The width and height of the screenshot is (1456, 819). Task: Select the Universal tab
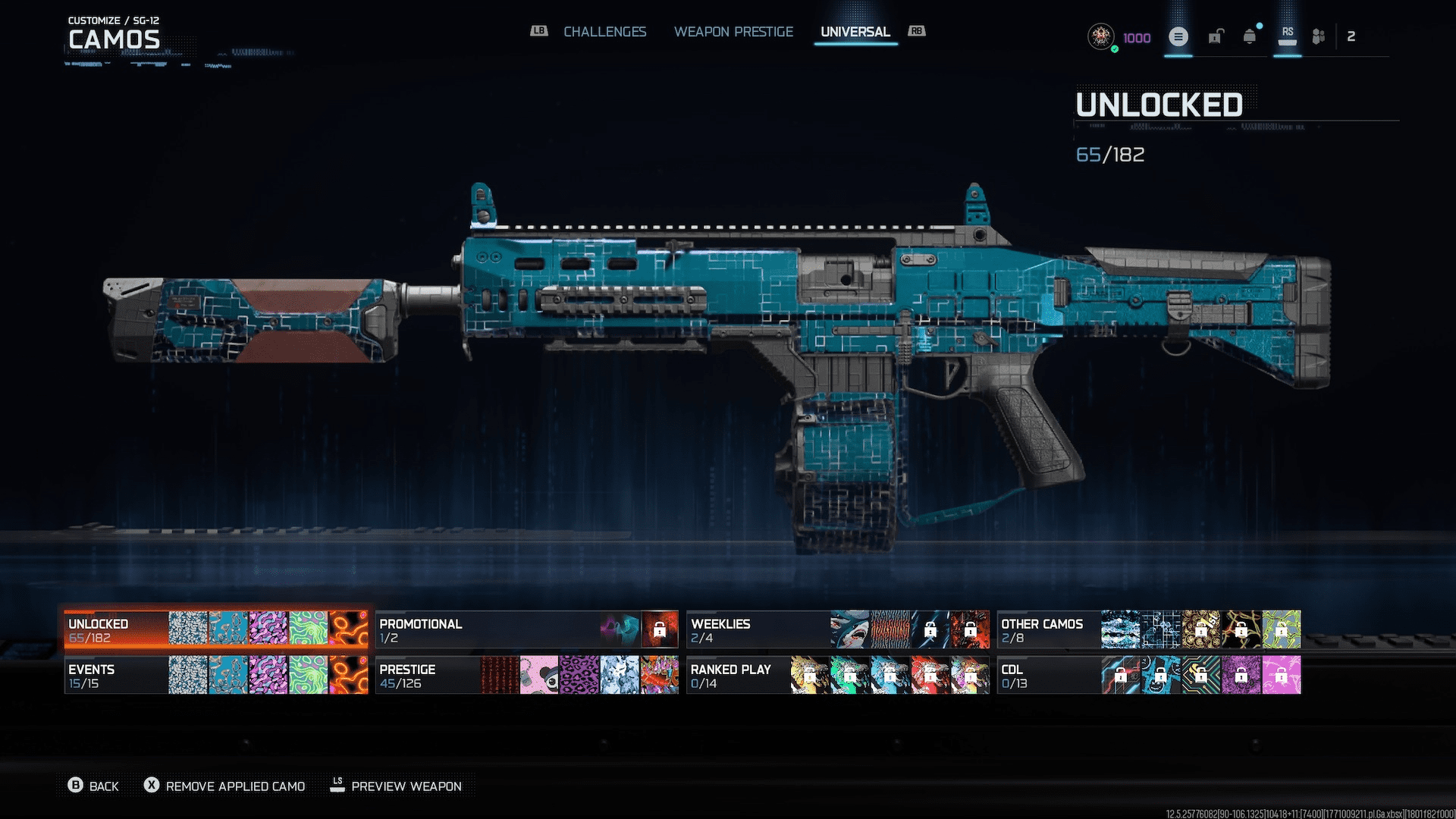[x=855, y=32]
